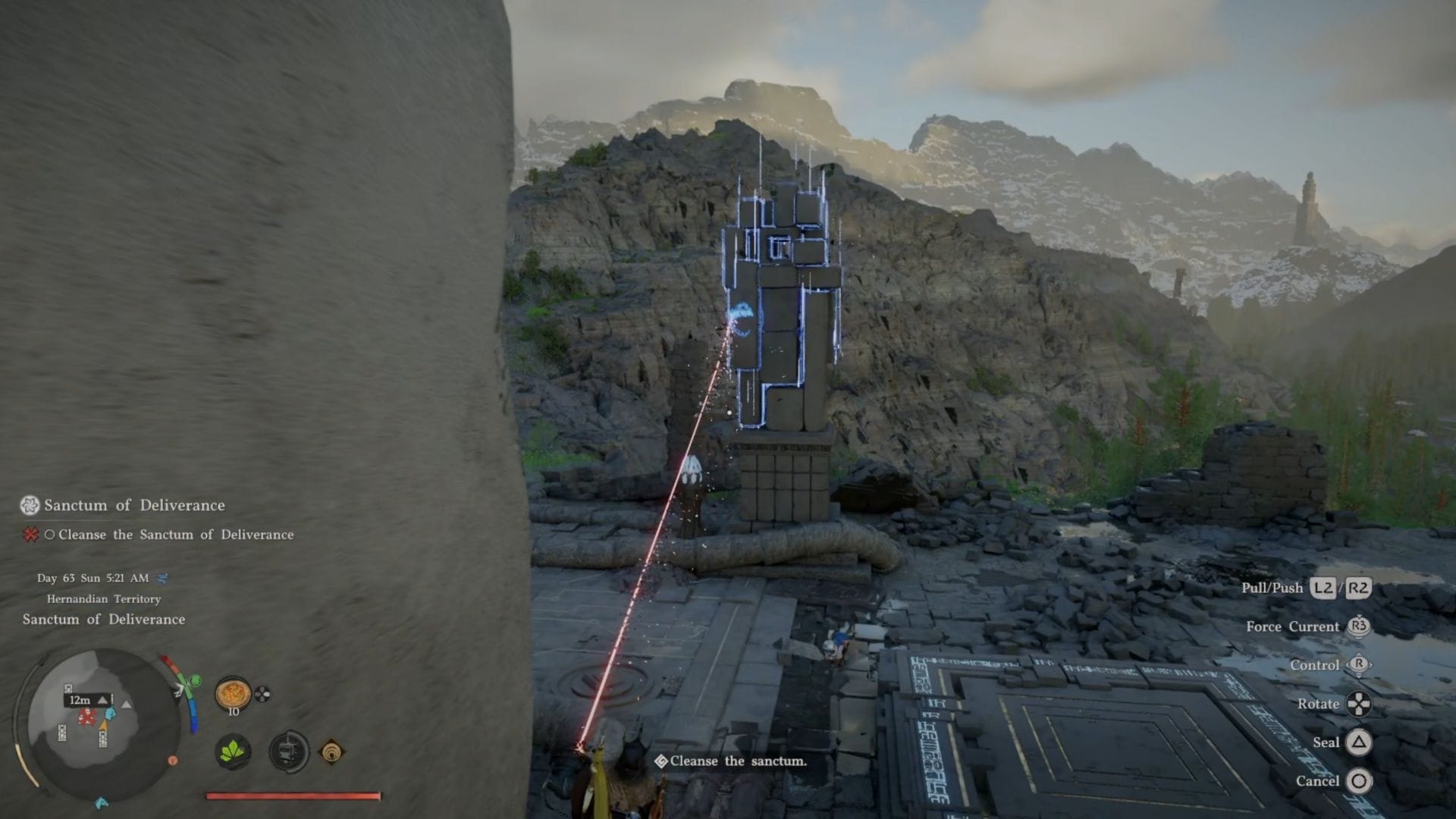Open the Sanctum of Deliverance quest tracker
The height and width of the screenshot is (819, 1456).
(134, 505)
